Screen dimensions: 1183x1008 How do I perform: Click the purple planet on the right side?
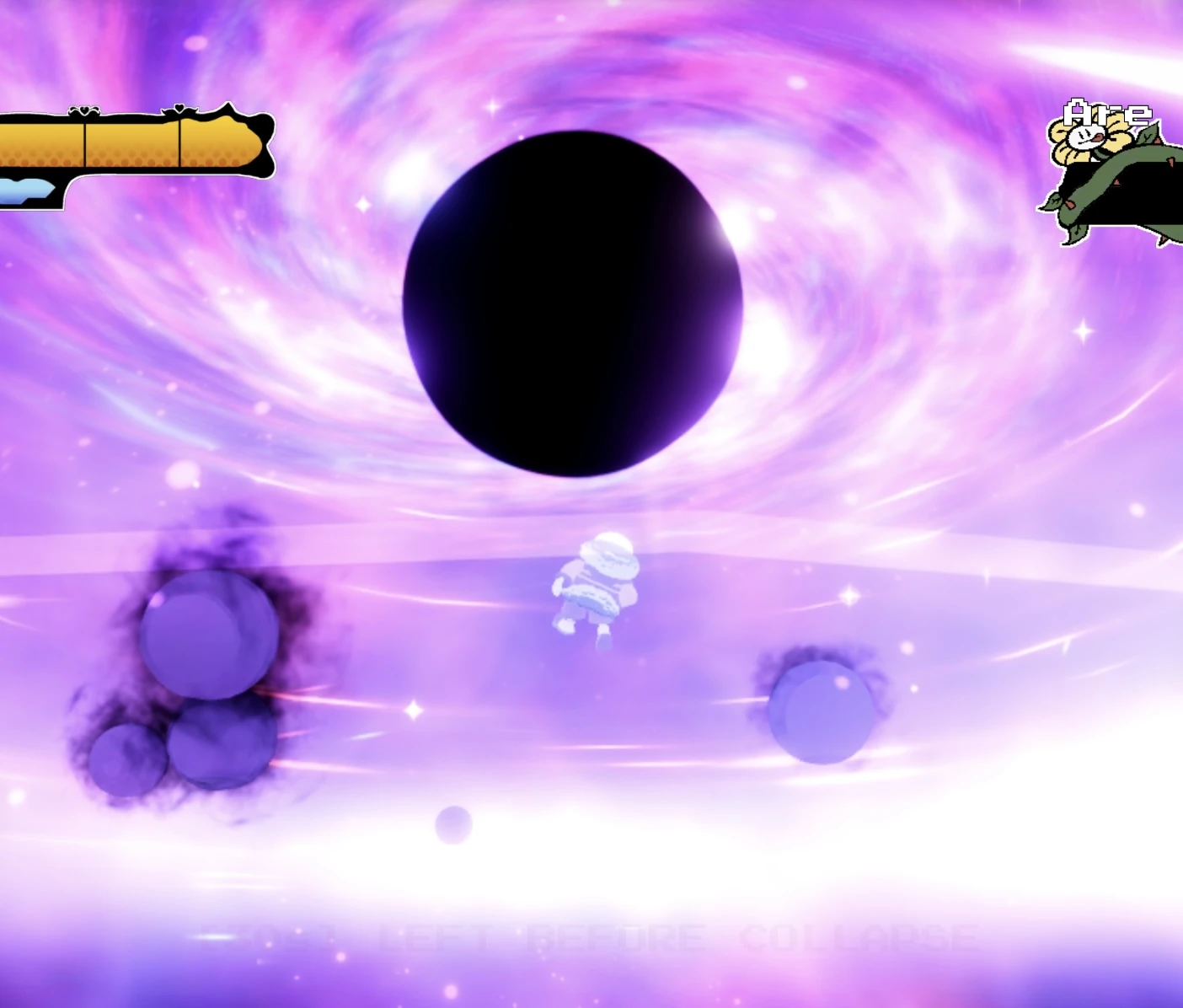(822, 712)
